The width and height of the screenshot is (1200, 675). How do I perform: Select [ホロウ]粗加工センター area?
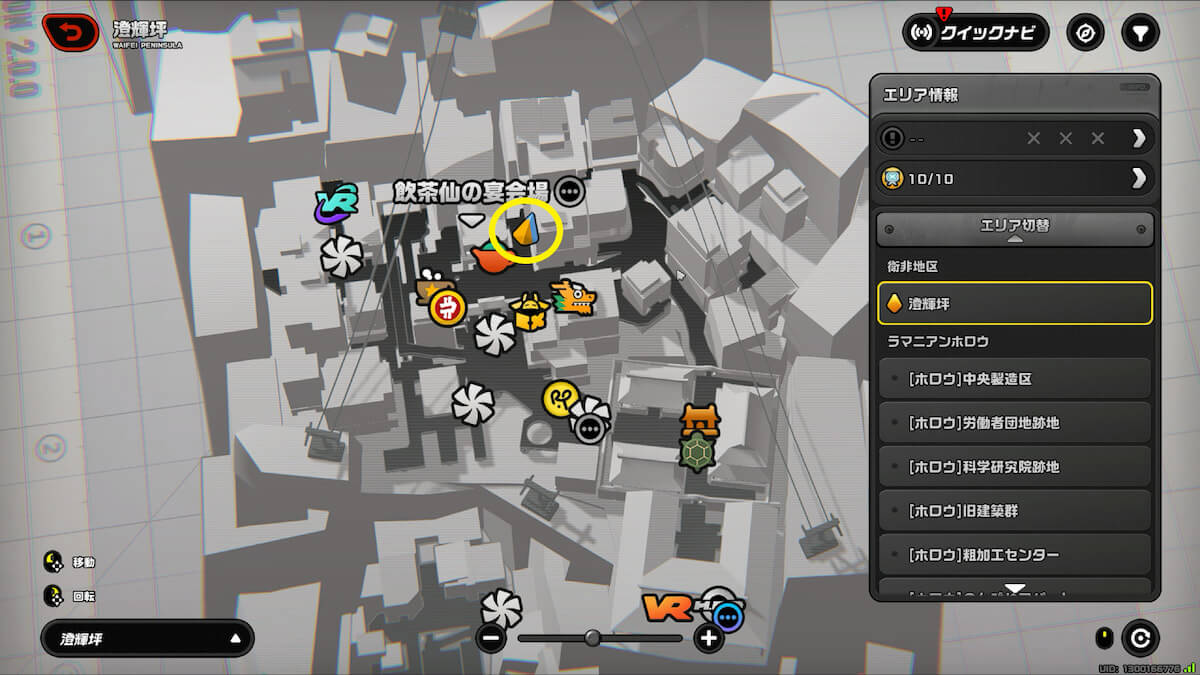[x=1014, y=555]
